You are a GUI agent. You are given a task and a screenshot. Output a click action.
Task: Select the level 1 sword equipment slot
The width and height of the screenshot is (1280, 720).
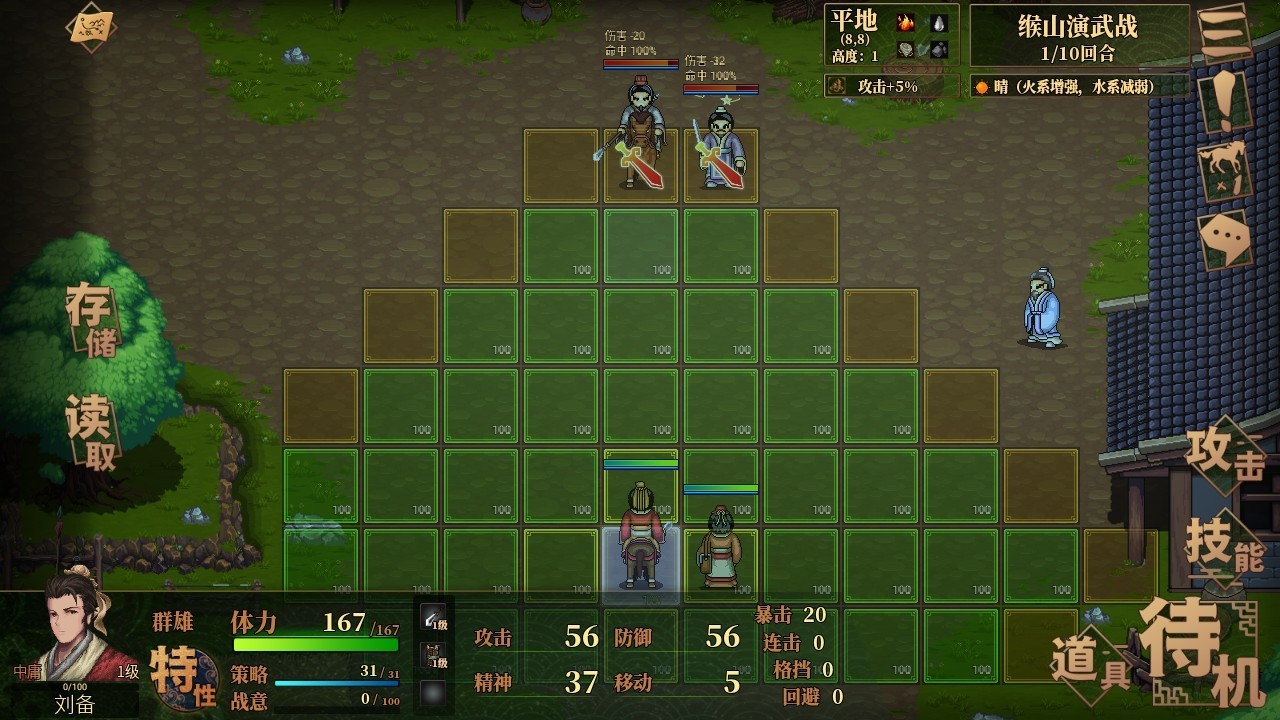pos(434,620)
